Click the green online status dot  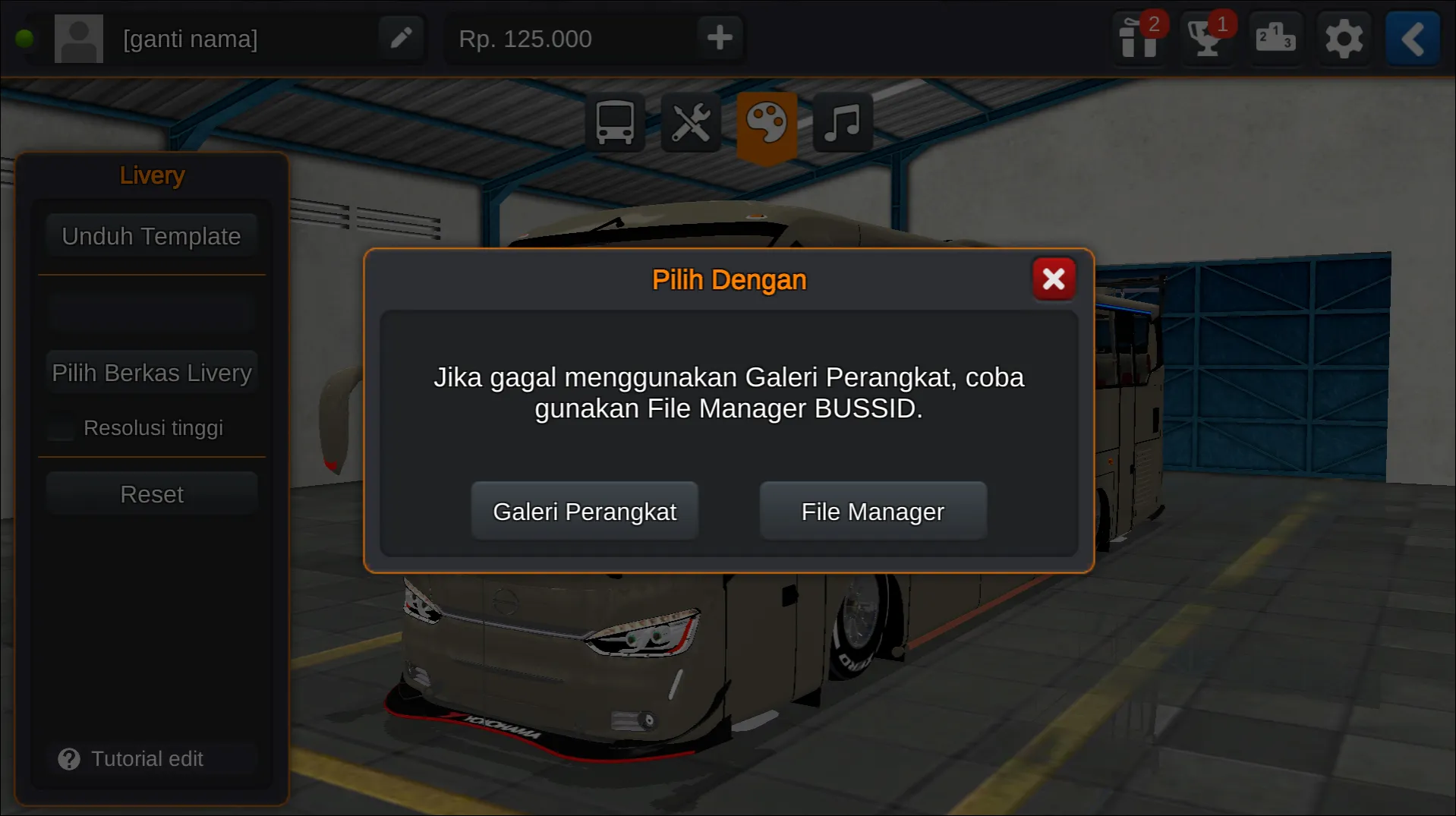(x=25, y=38)
